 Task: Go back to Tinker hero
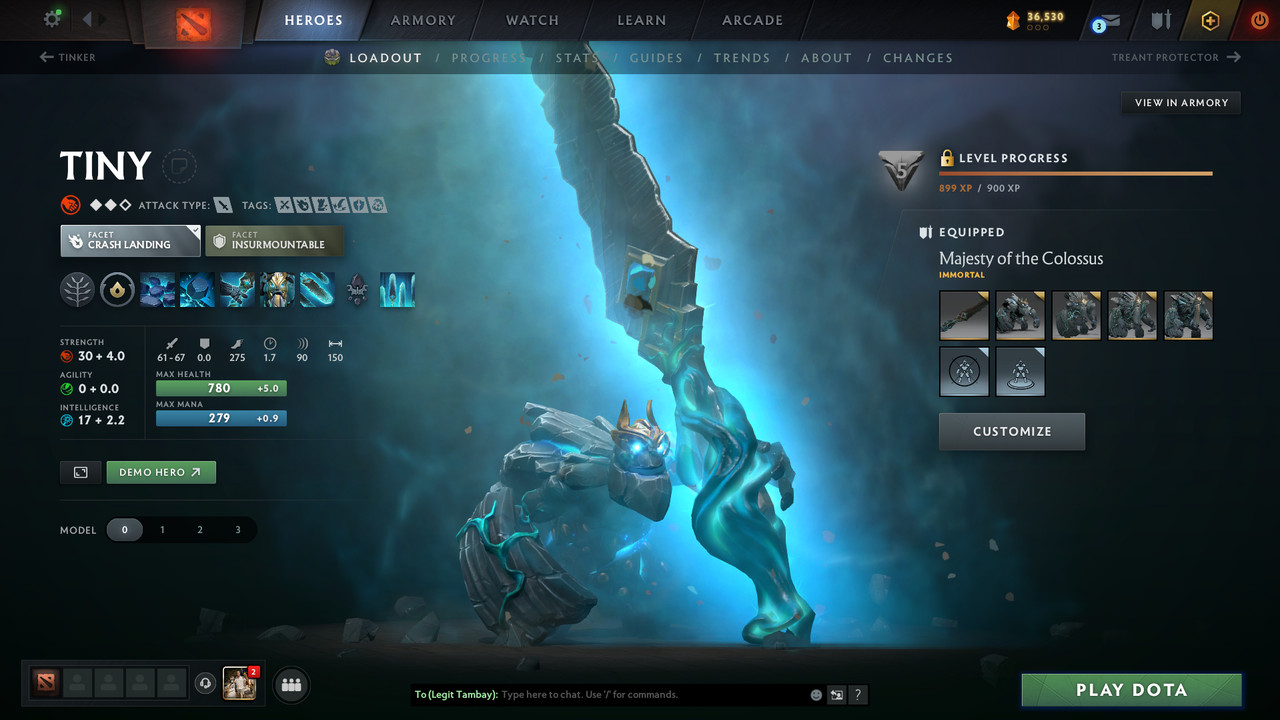click(68, 57)
